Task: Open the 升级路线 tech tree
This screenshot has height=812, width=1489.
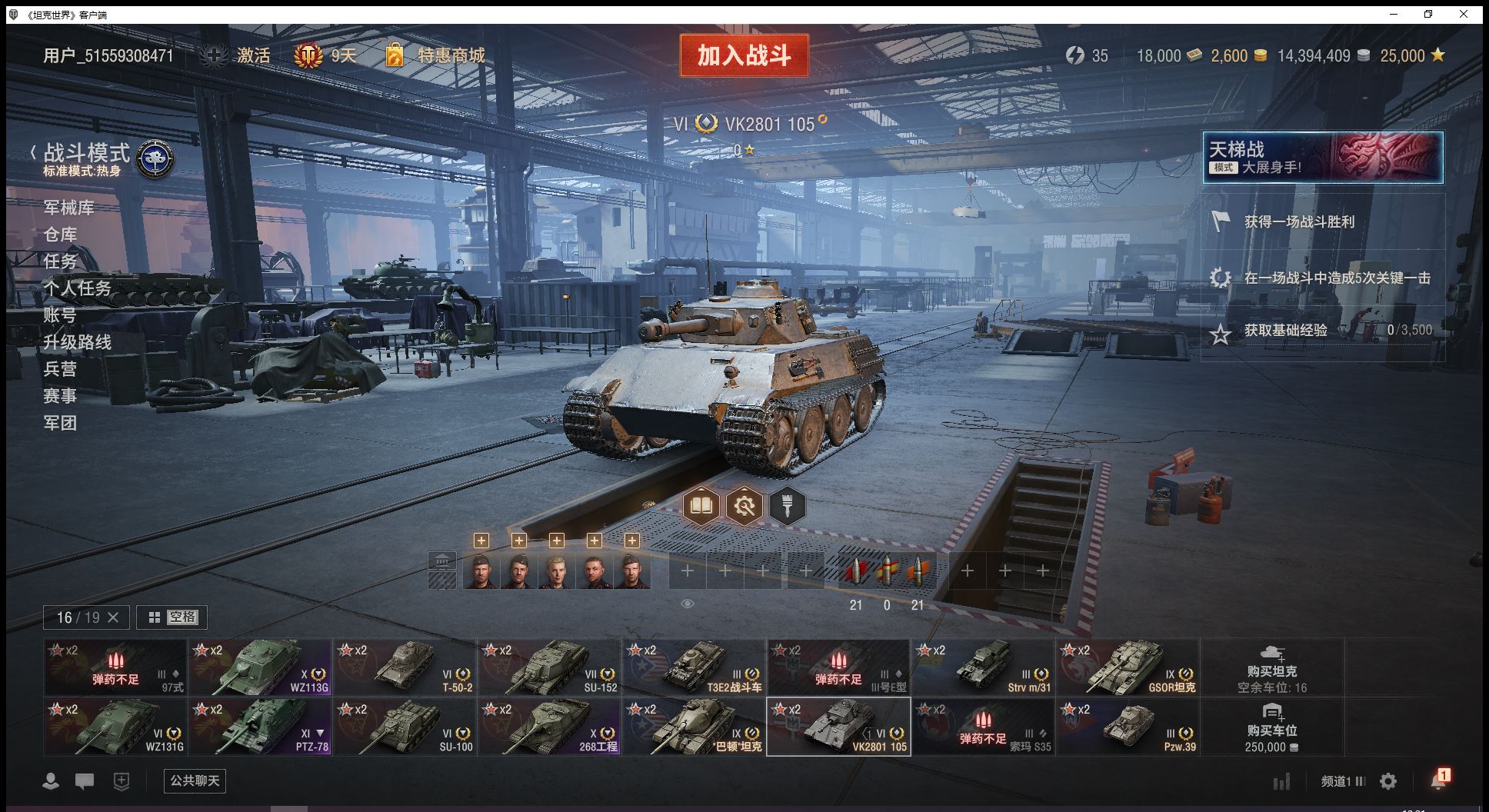Action: point(77,342)
